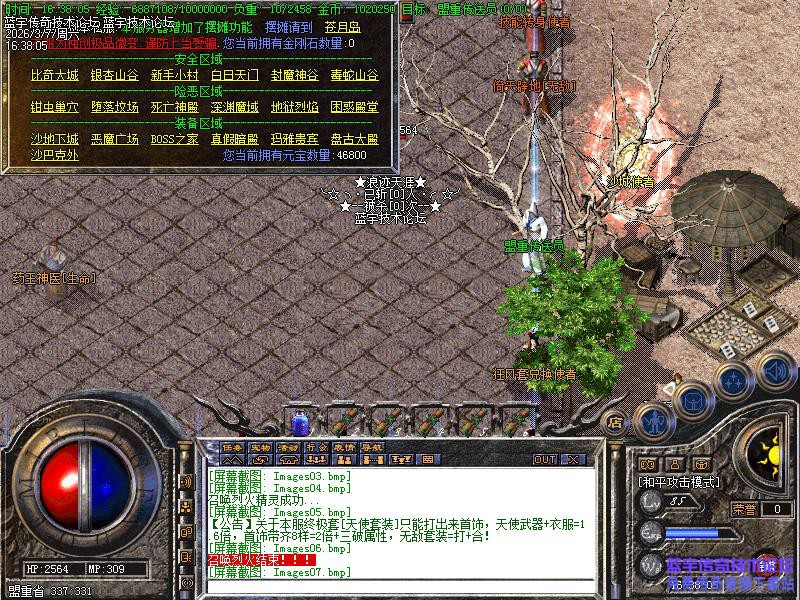Select the 新手小村 destination
800x600 pixels.
[174, 75]
